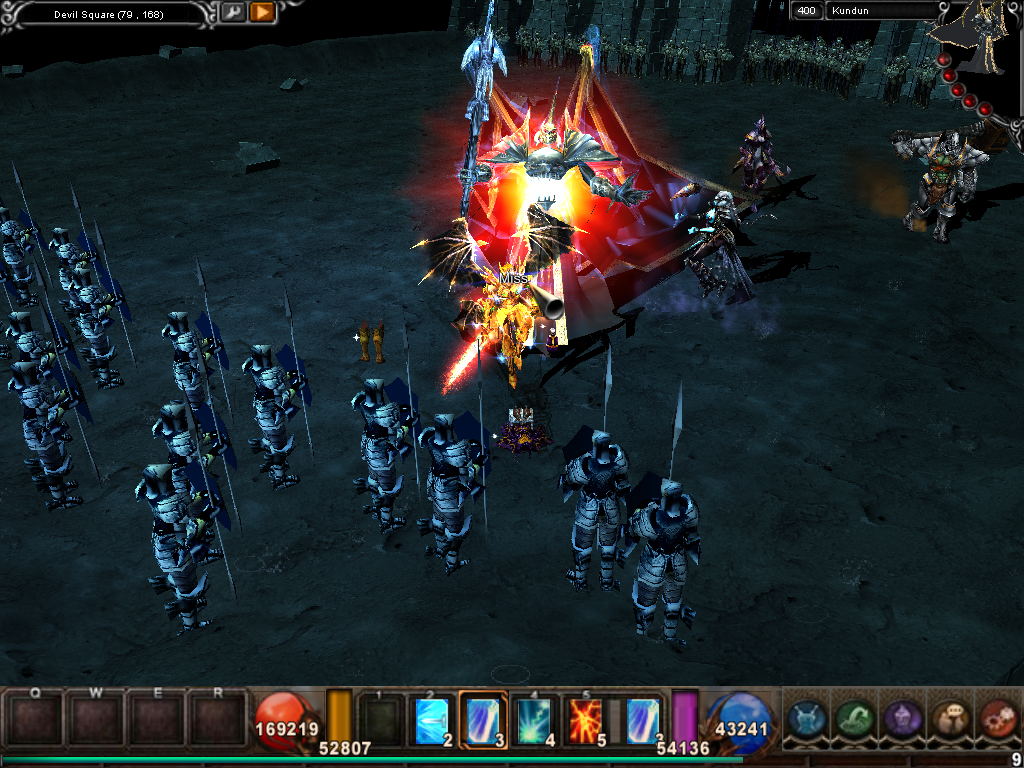
Task: Click the orange play arrow button
Action: (x=262, y=13)
